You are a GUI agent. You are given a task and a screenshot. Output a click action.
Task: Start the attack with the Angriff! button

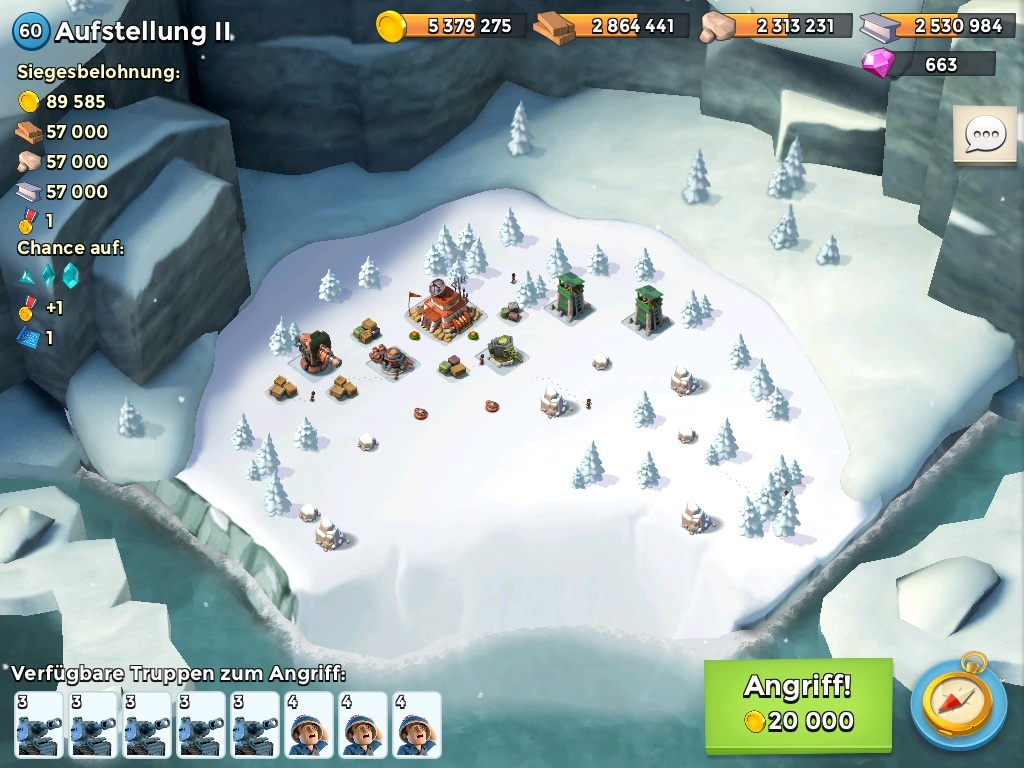tap(797, 704)
